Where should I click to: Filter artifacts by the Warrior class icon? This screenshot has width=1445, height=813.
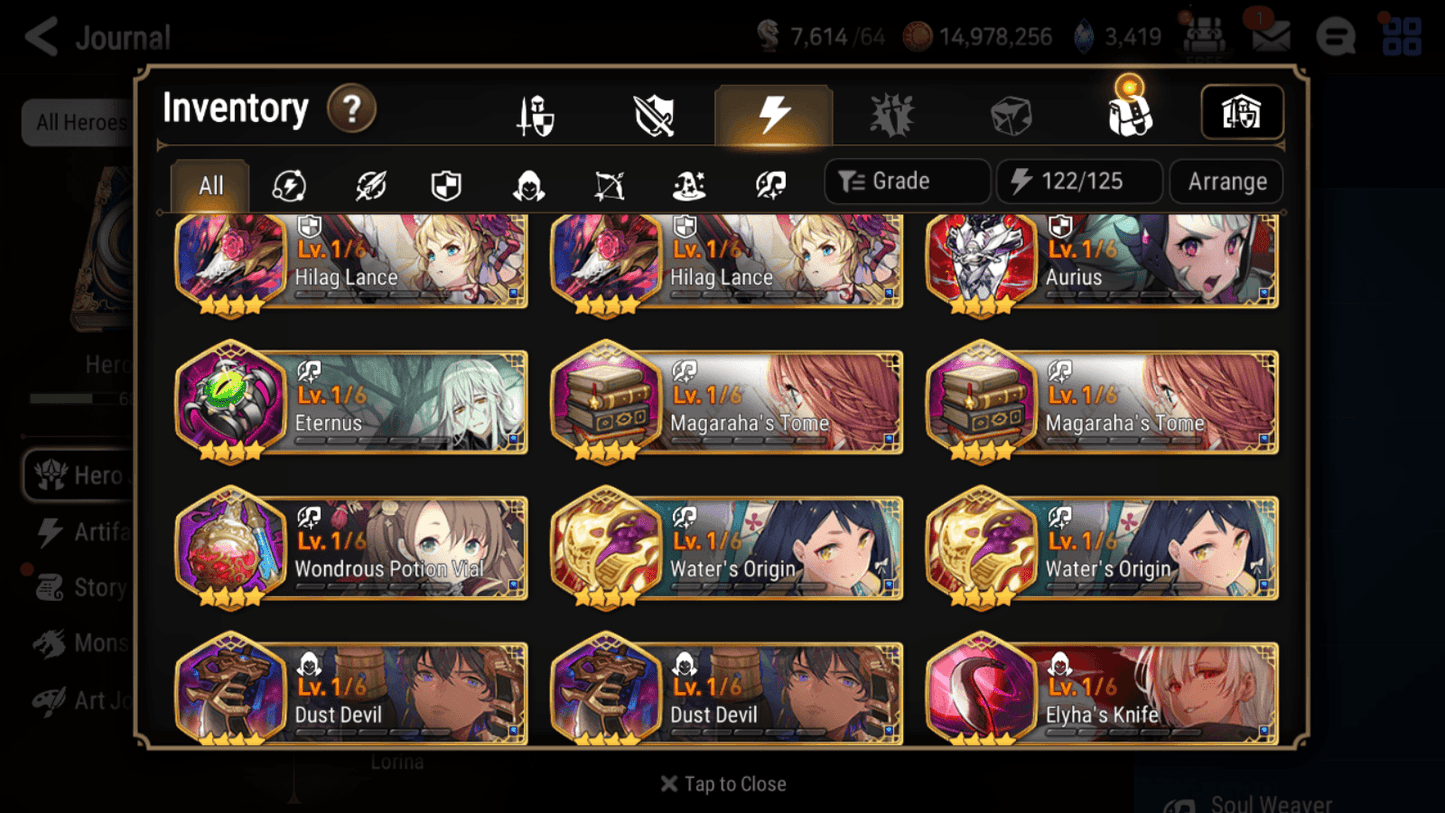368,182
